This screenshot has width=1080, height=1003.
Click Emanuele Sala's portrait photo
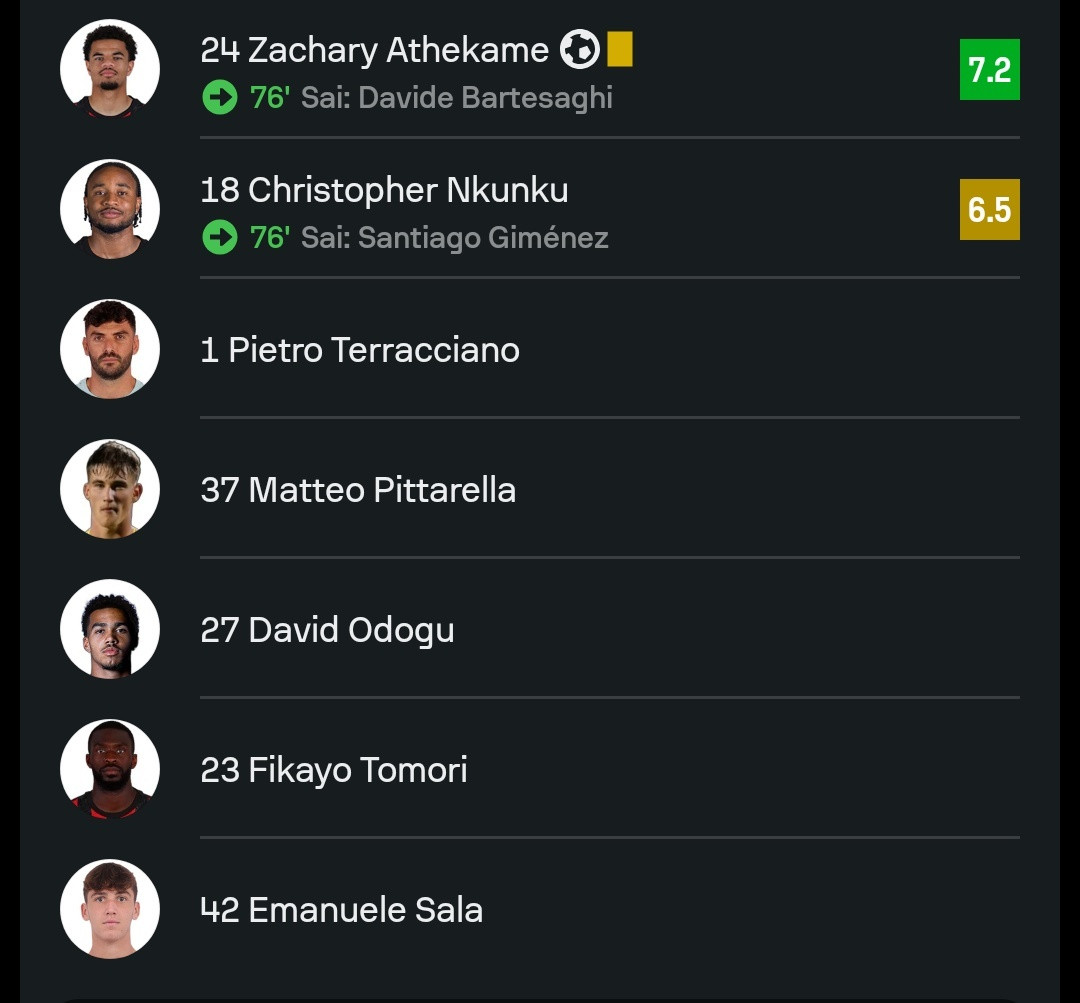coord(110,909)
